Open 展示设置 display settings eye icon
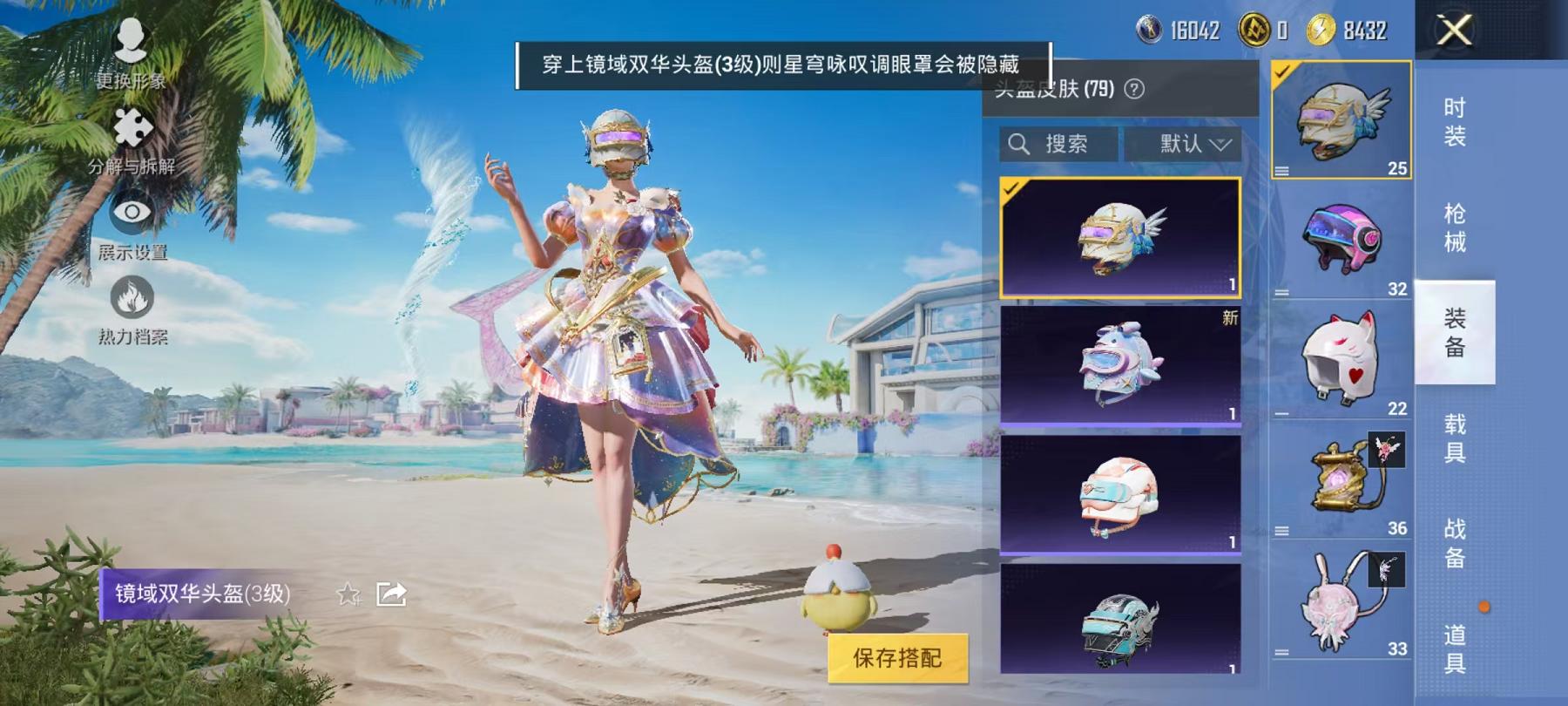Image resolution: width=1568 pixels, height=706 pixels. [131, 214]
